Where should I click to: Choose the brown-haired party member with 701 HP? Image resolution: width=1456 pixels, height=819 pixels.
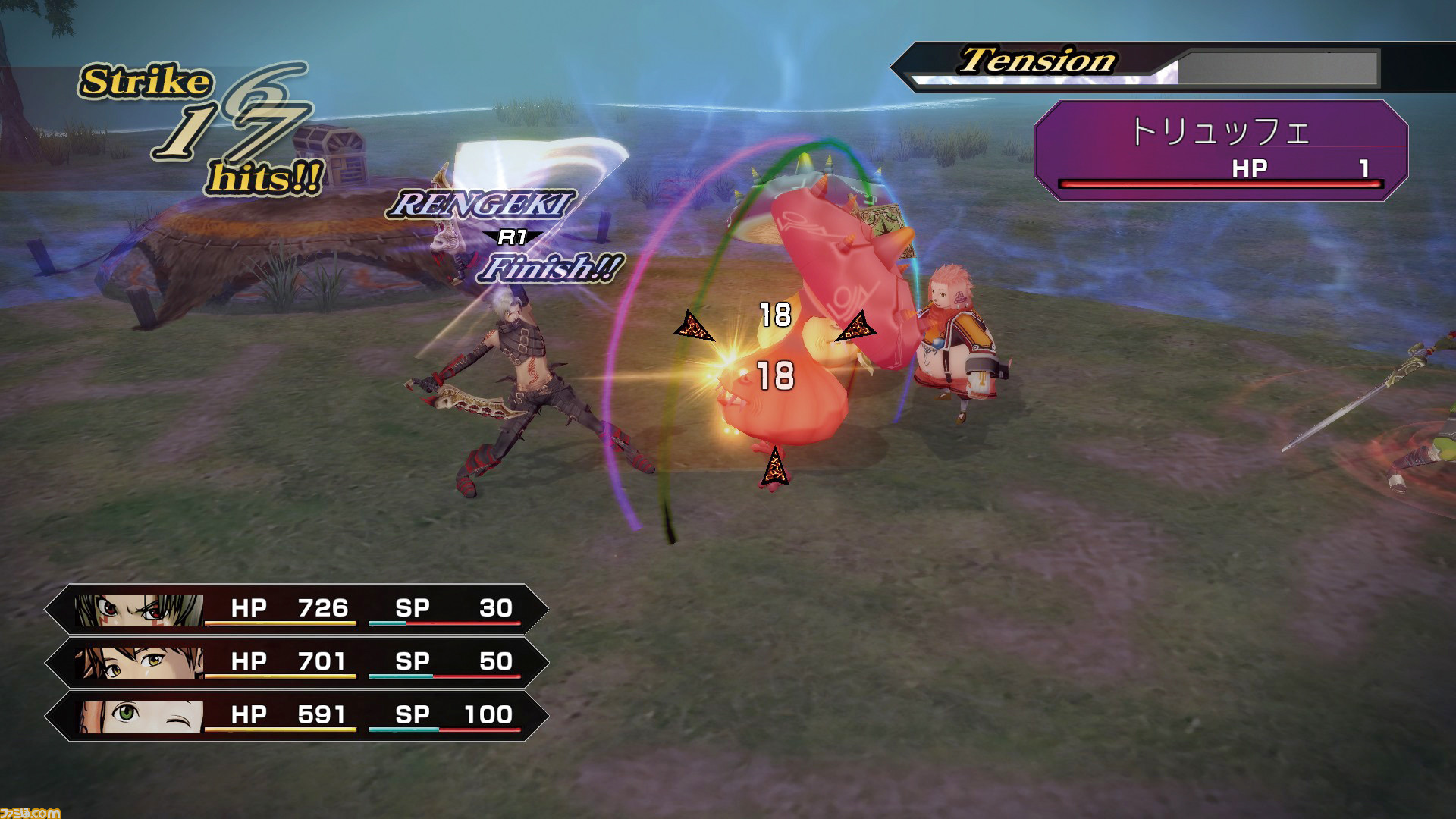140,662
